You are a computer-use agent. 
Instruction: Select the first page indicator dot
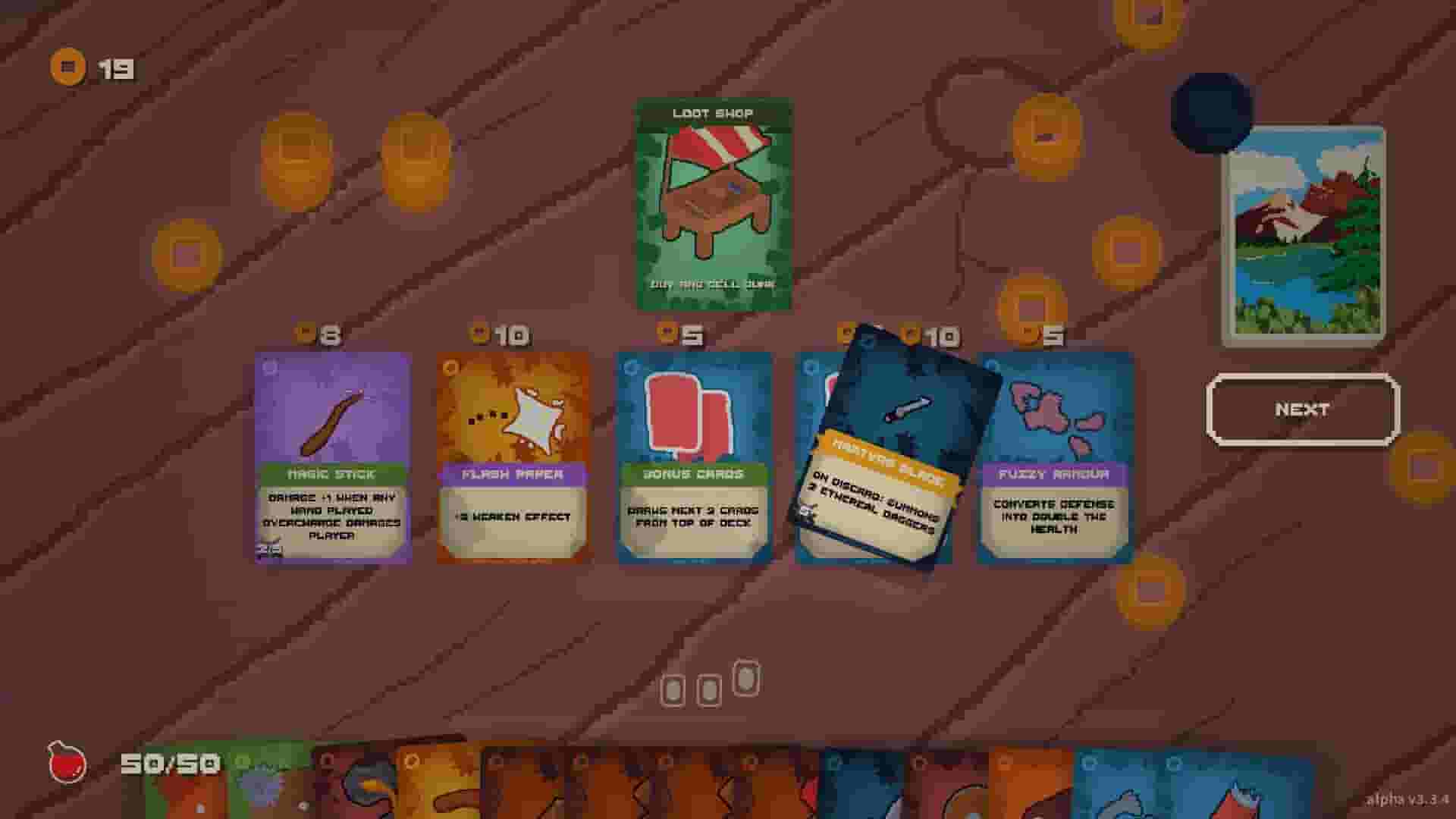(674, 689)
